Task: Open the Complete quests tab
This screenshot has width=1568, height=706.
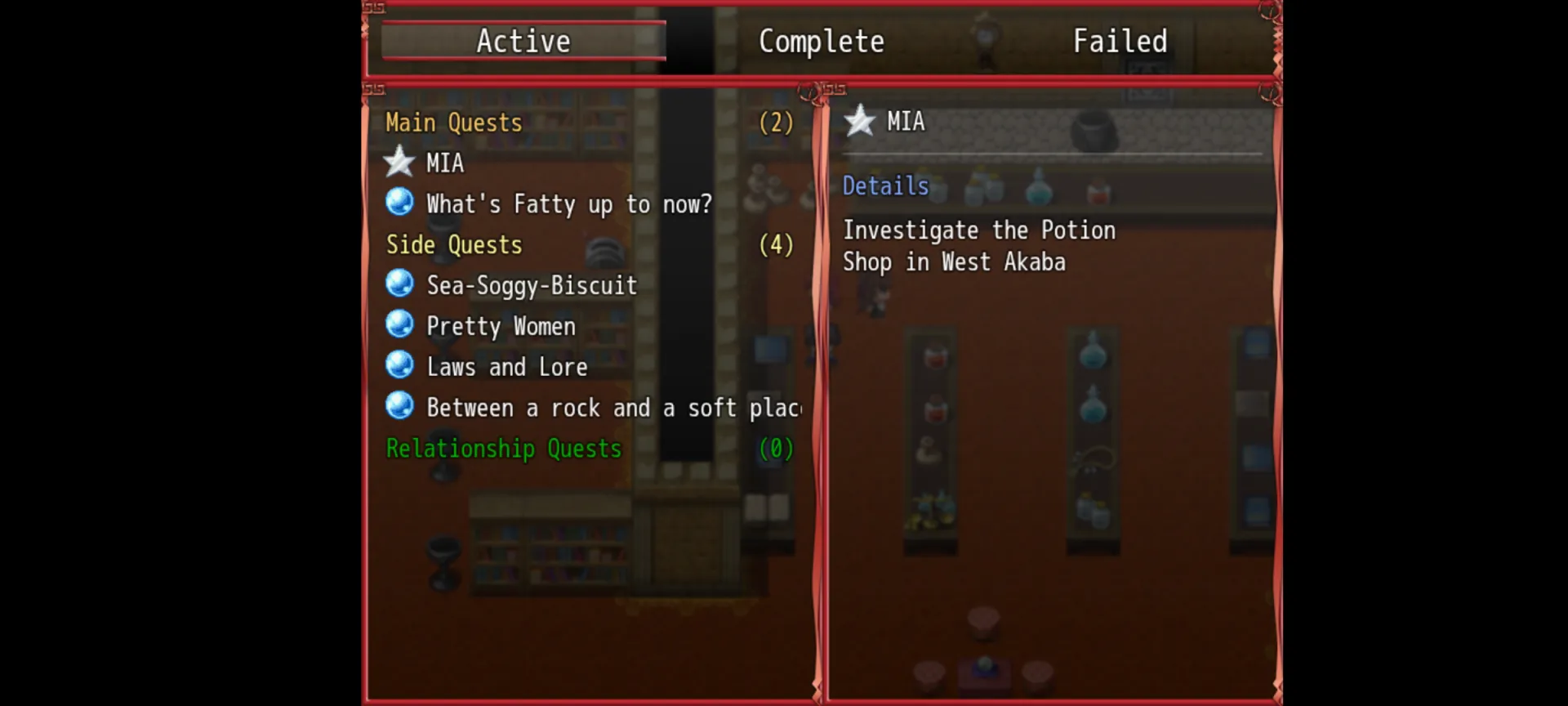Action: [821, 41]
